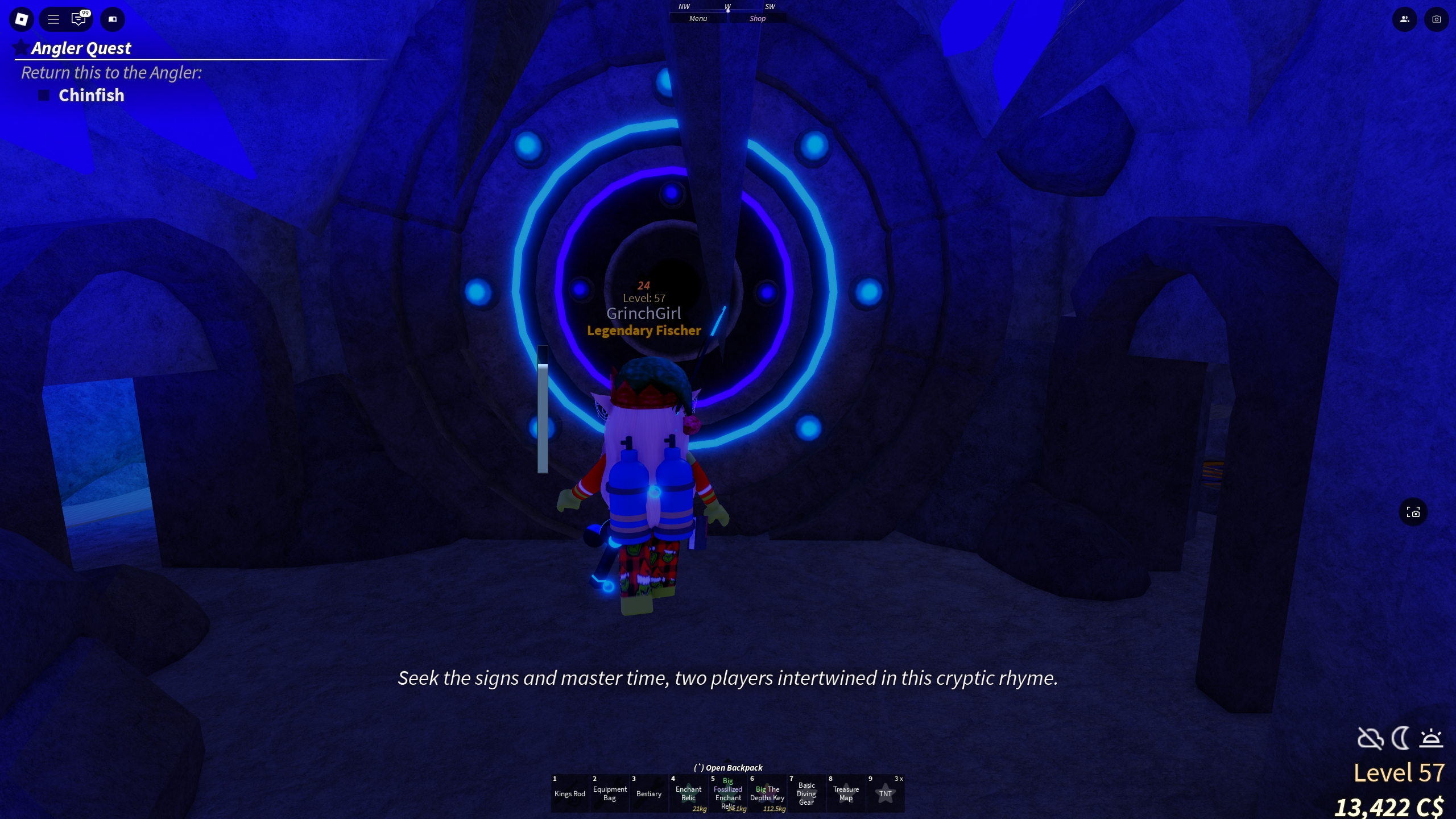
Task: Toggle the moon night-time indicator
Action: (x=1401, y=738)
